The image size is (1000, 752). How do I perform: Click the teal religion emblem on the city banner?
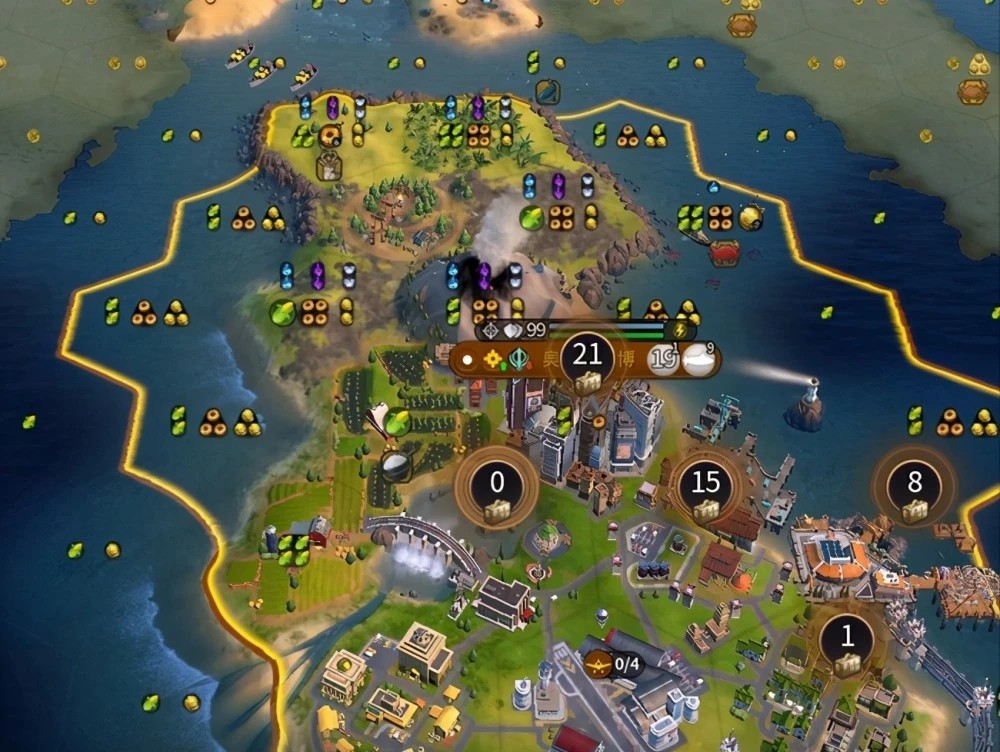coord(519,359)
